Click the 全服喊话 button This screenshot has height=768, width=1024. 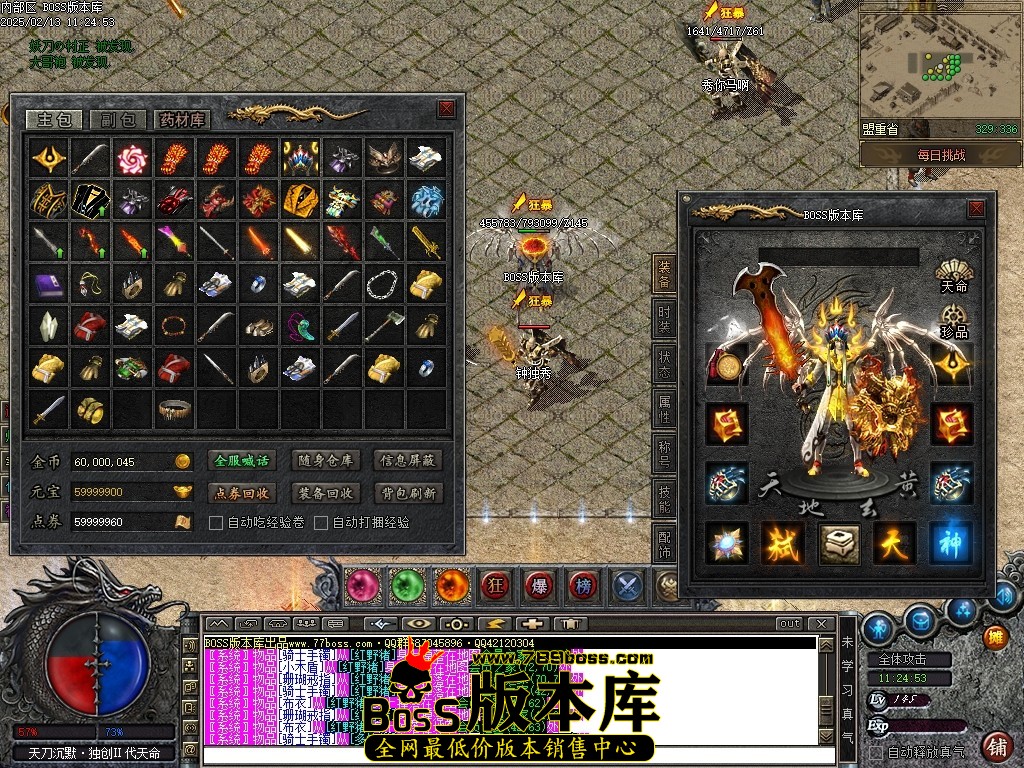242,461
